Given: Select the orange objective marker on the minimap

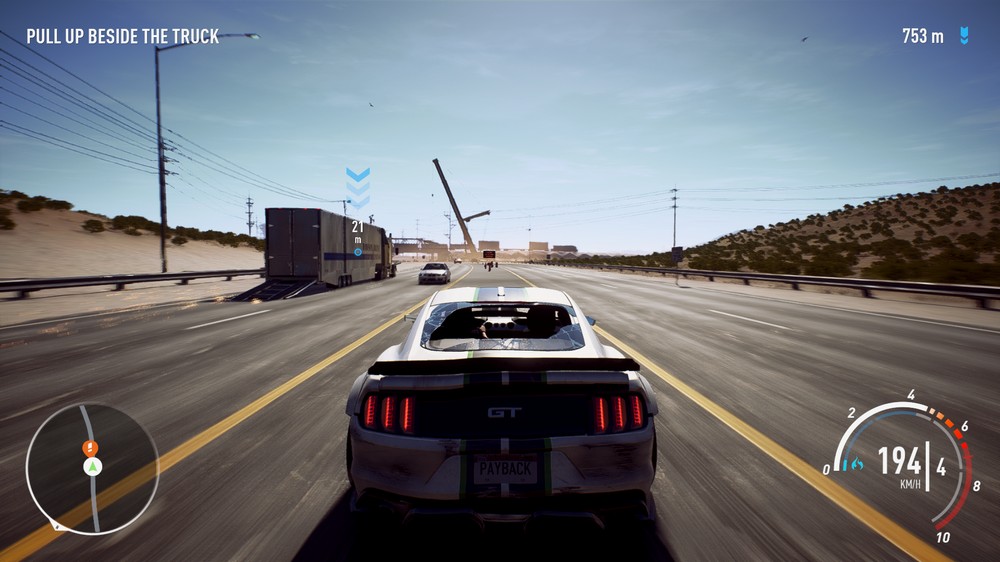Looking at the screenshot, I should (x=90, y=447).
